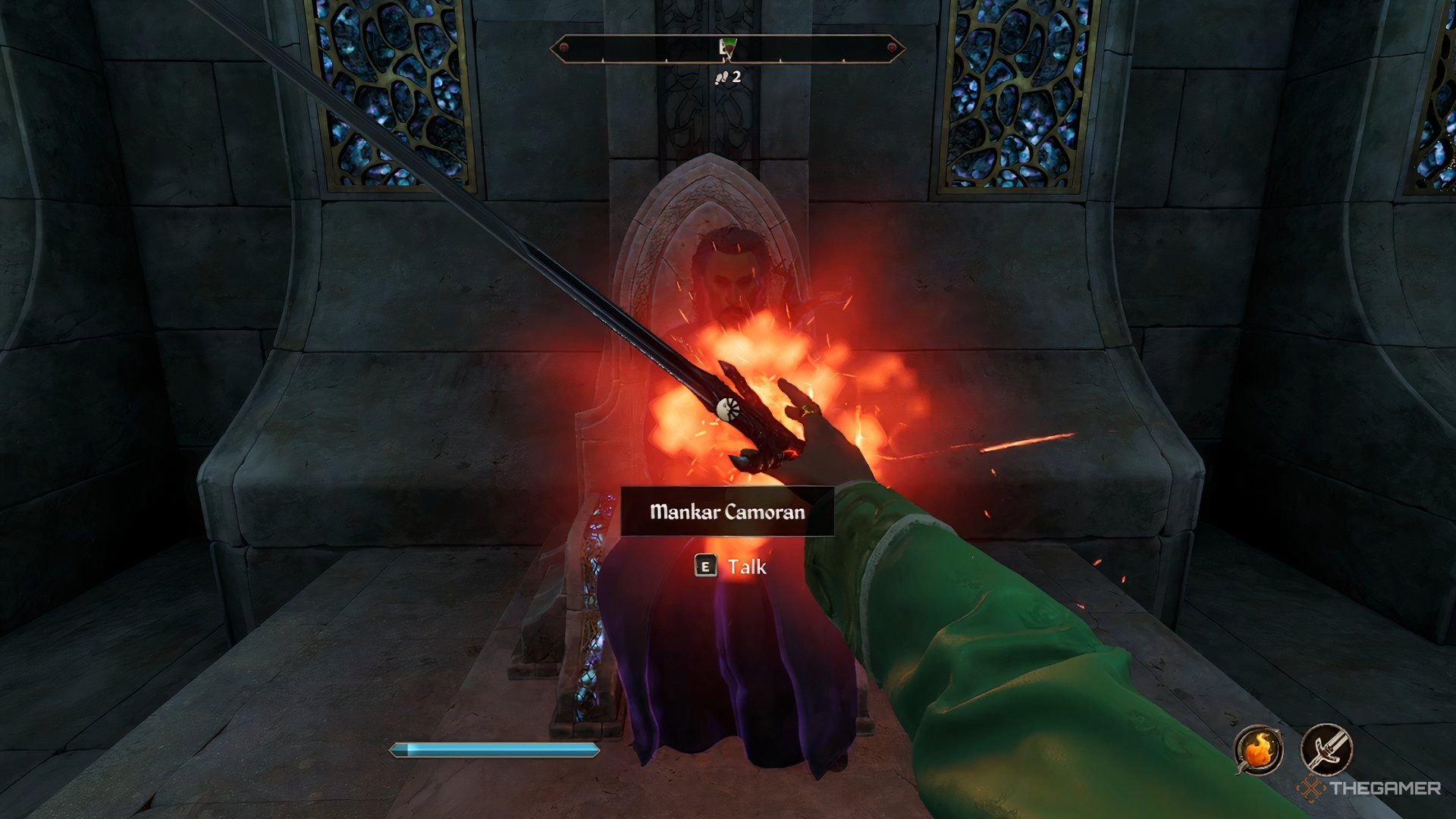The image size is (1456, 819).
Task: Click the Mankar Camoran nameplate
Action: (728, 512)
